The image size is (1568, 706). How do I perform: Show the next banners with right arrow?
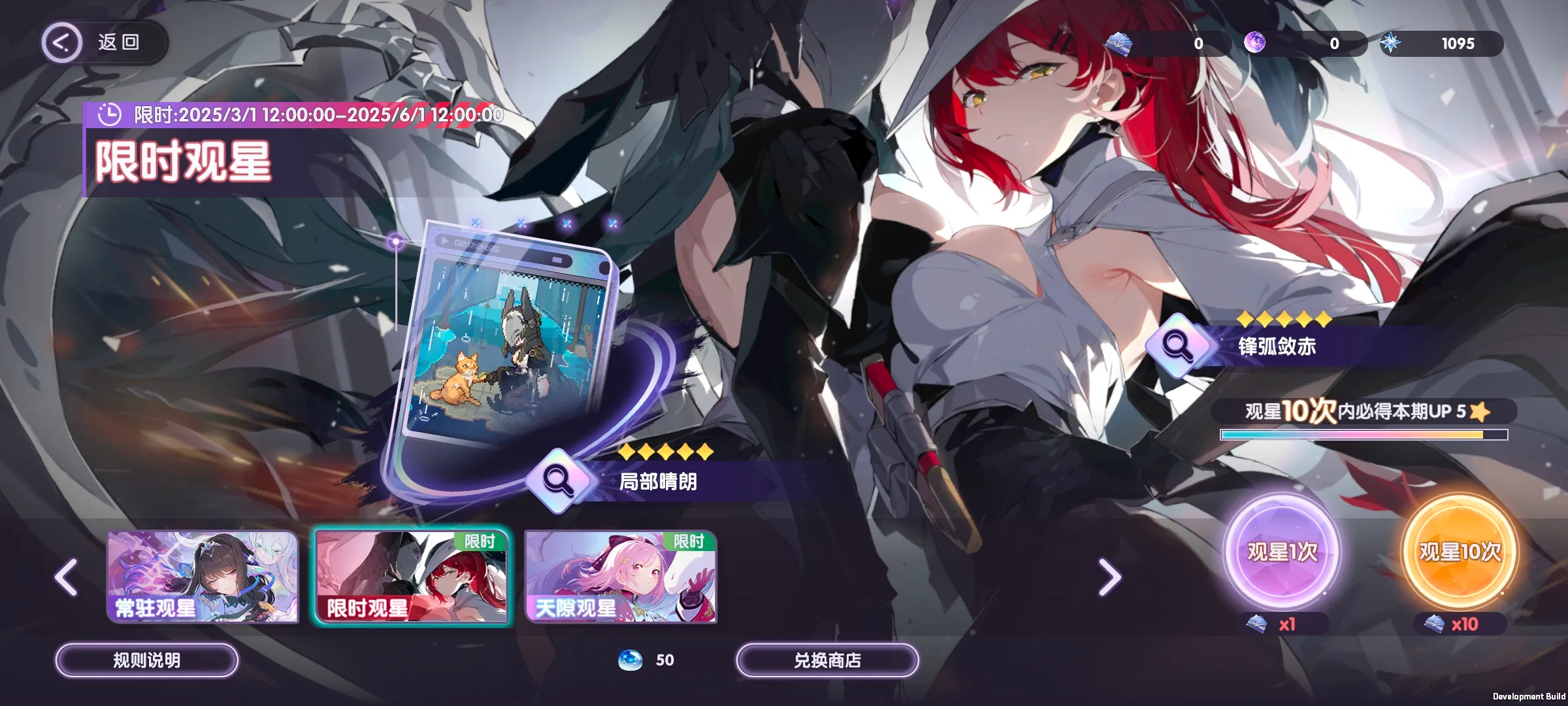(1109, 577)
